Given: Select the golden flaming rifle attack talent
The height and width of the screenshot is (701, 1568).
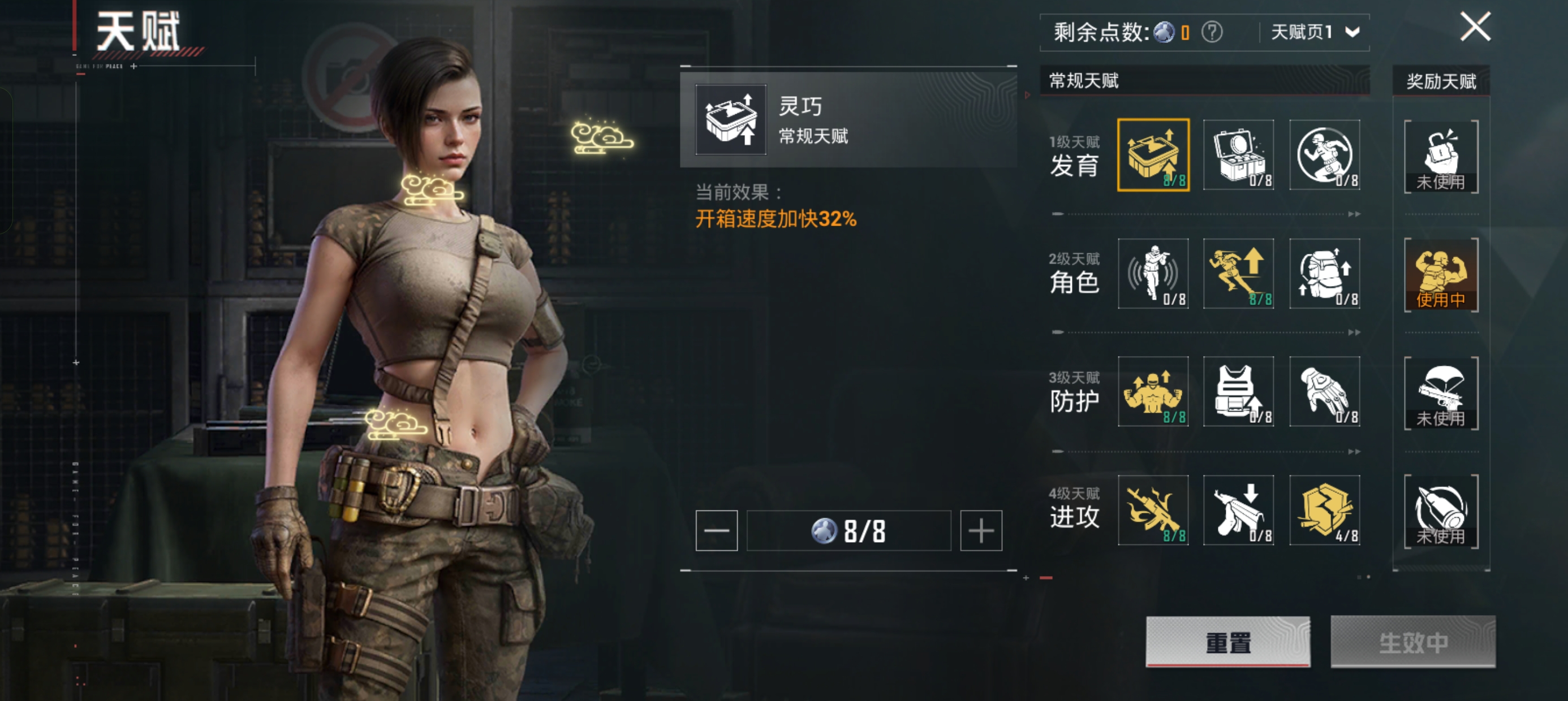Looking at the screenshot, I should 1153,510.
